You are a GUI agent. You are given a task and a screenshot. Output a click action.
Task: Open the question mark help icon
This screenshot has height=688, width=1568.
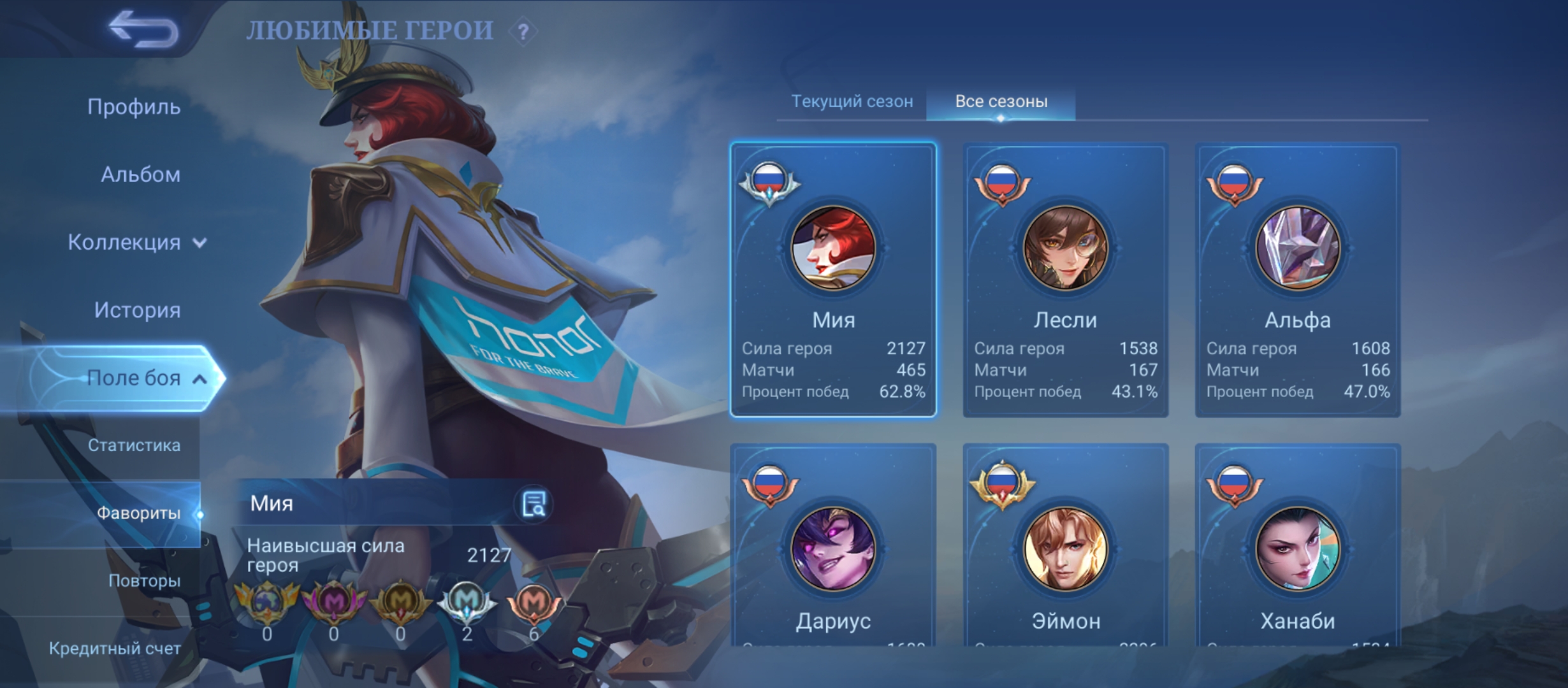click(x=523, y=32)
